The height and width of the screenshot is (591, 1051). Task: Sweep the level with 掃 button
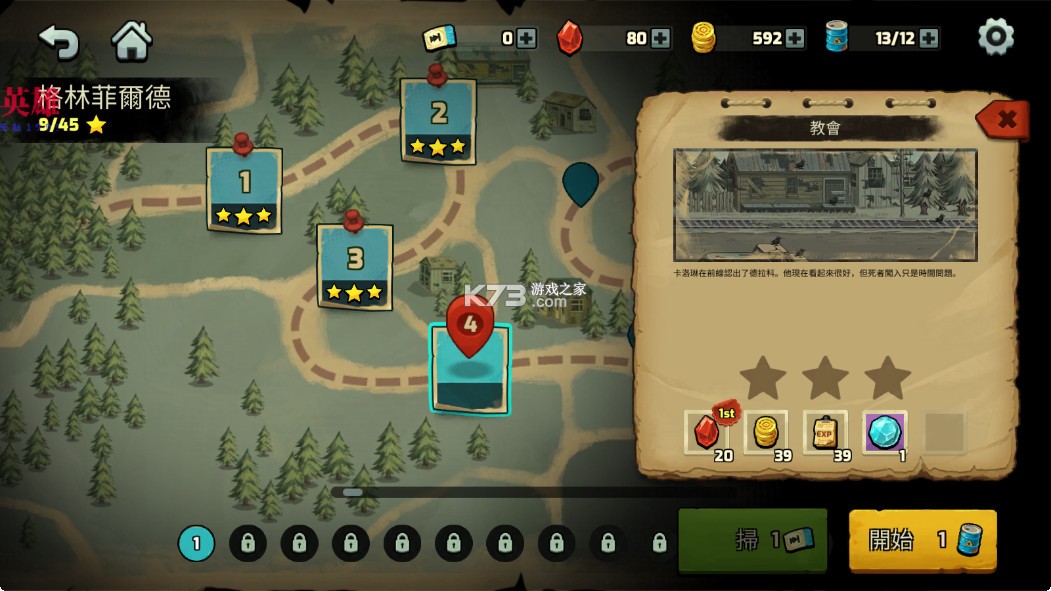(x=753, y=541)
